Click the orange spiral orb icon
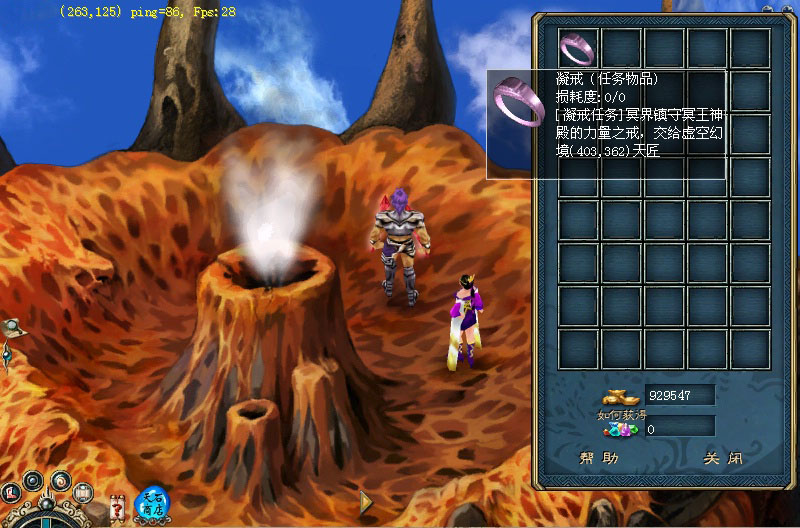 [x=60, y=480]
